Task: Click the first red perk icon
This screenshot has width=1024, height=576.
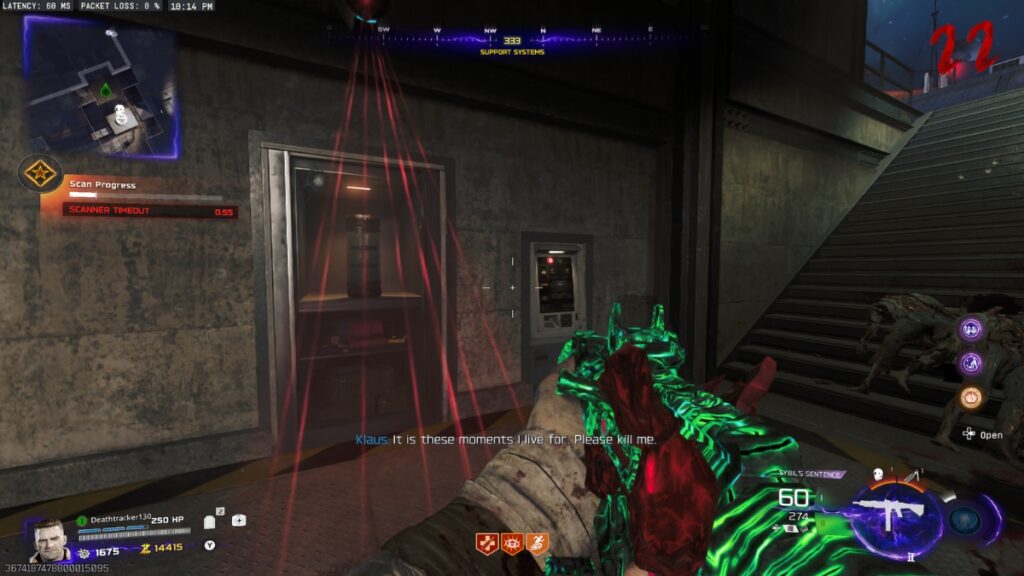Action: [487, 544]
